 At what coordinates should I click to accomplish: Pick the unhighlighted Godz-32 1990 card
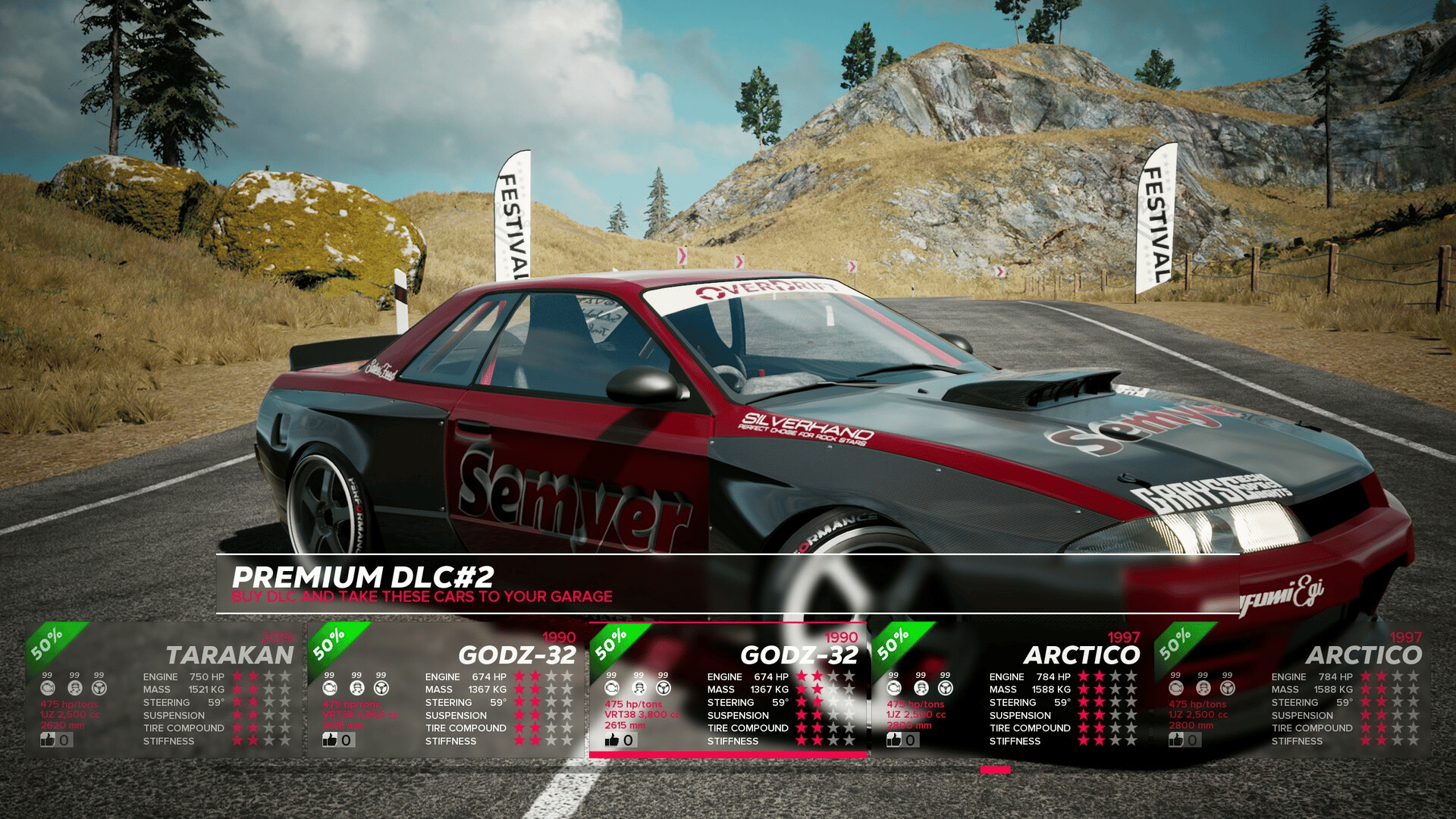coord(446,689)
